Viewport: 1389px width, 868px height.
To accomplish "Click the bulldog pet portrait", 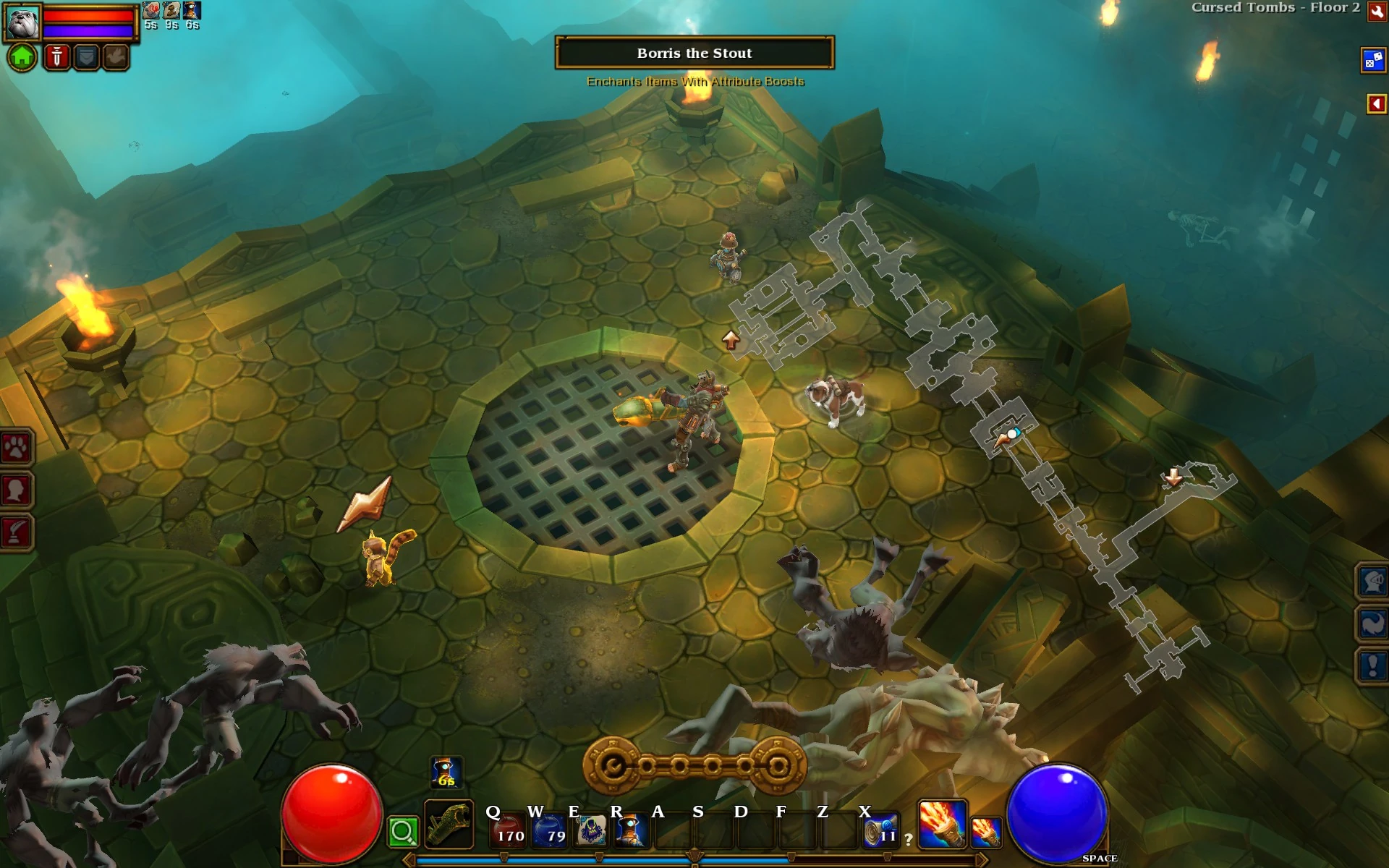I will pos(22,22).
